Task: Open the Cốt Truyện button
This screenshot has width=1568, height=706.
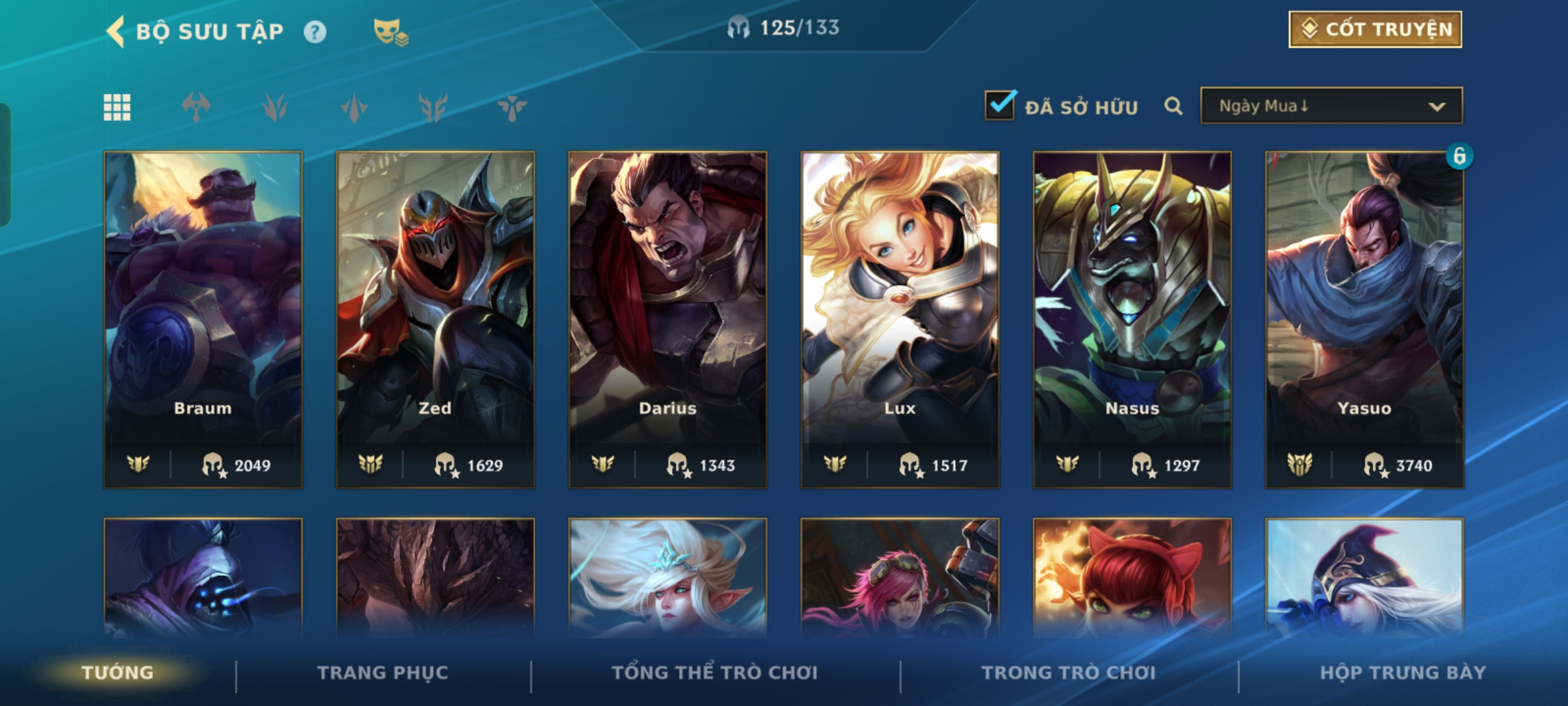Action: [1375, 29]
